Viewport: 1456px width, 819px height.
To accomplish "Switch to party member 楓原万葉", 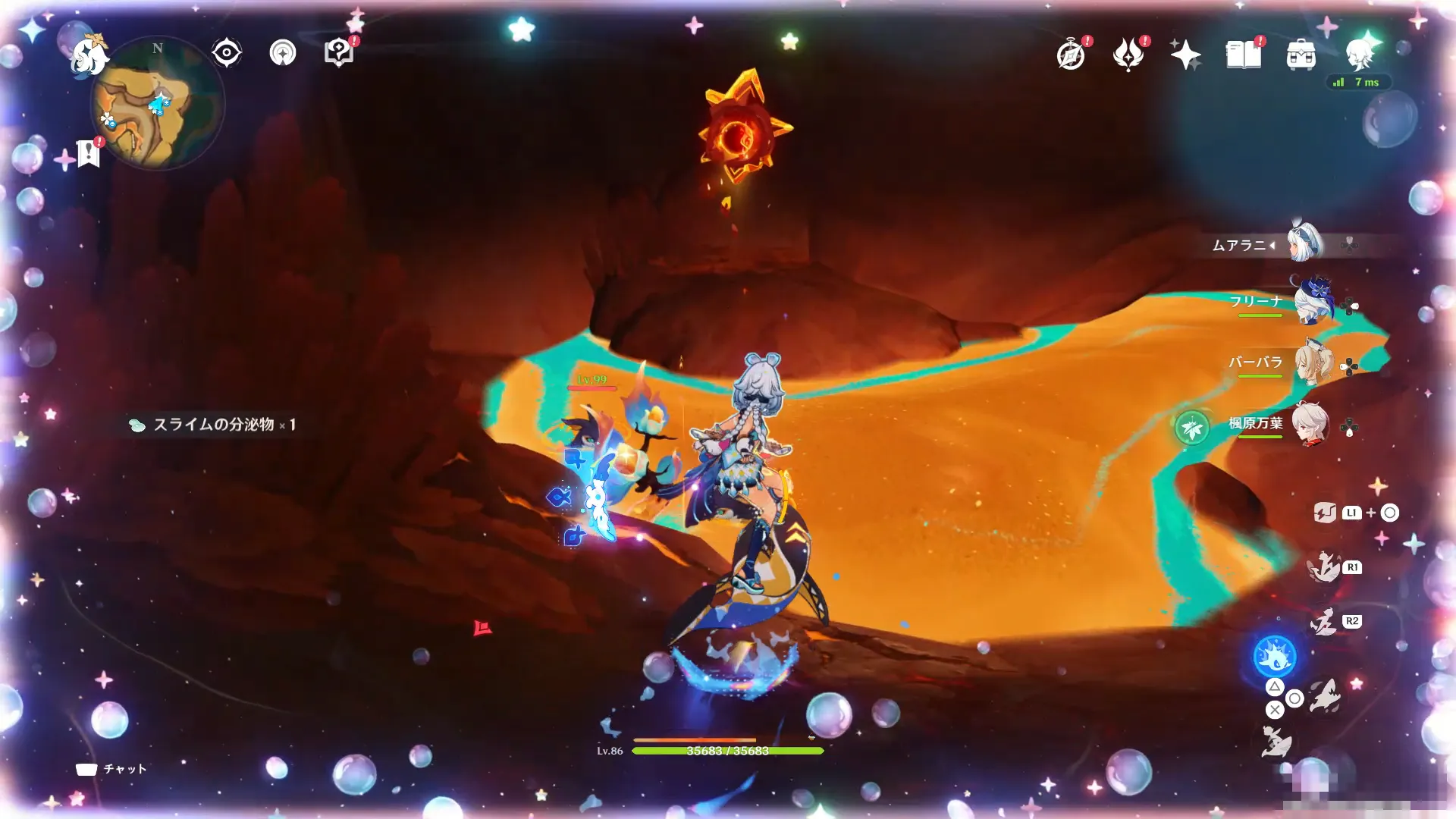I will coord(1310,425).
